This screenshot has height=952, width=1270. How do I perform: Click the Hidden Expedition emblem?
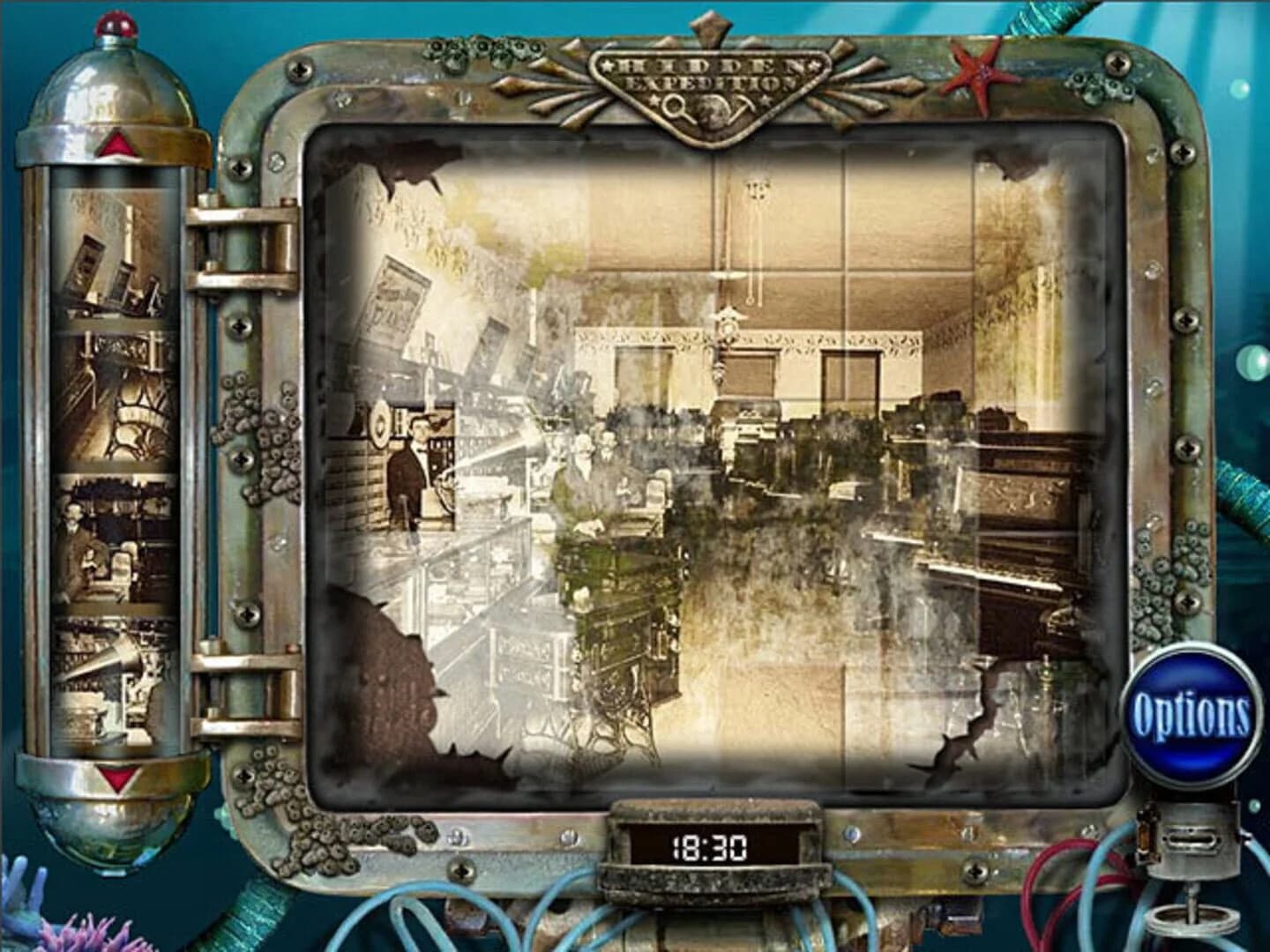710,84
